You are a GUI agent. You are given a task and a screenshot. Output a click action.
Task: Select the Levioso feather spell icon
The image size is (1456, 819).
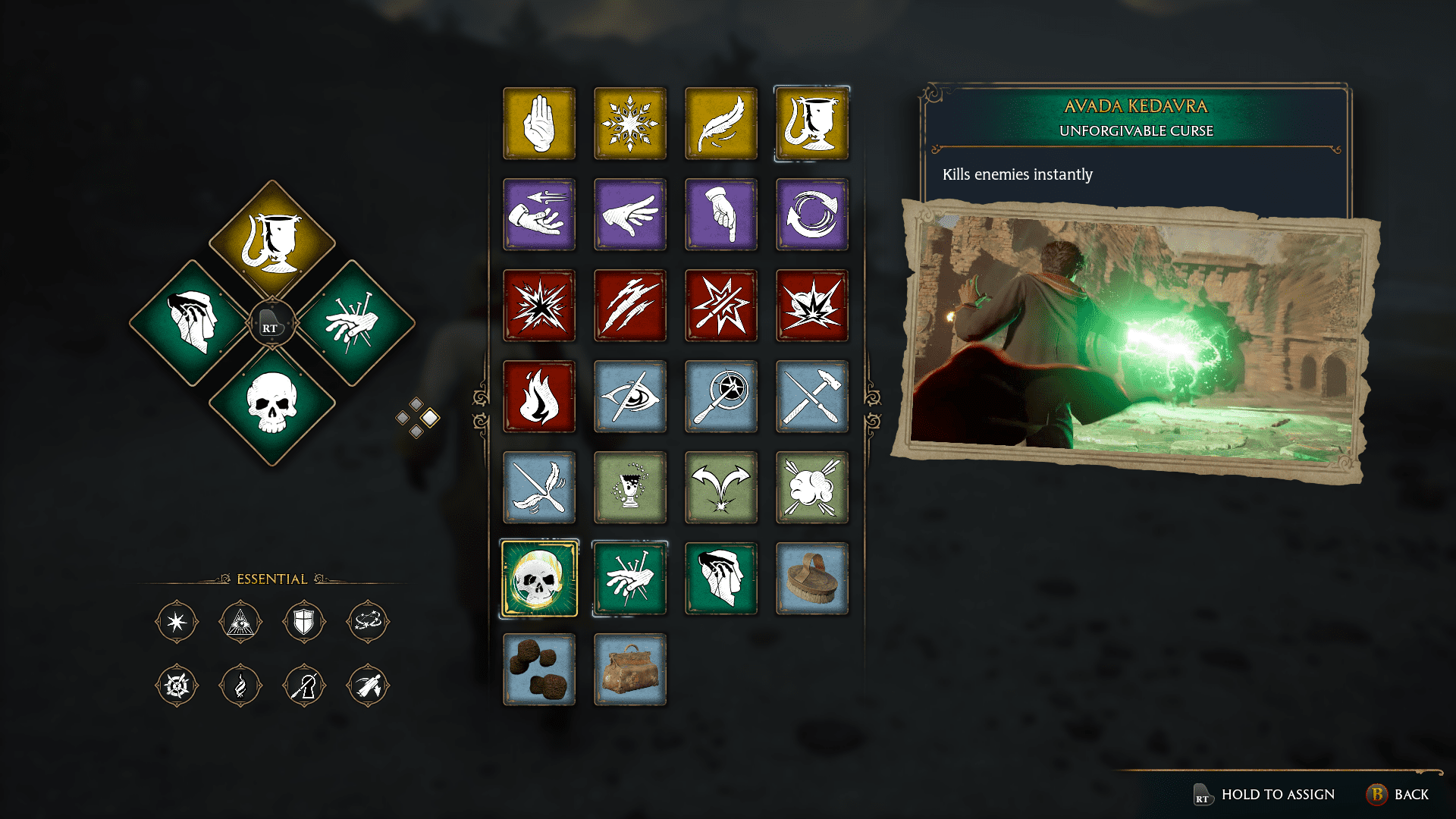point(721,124)
